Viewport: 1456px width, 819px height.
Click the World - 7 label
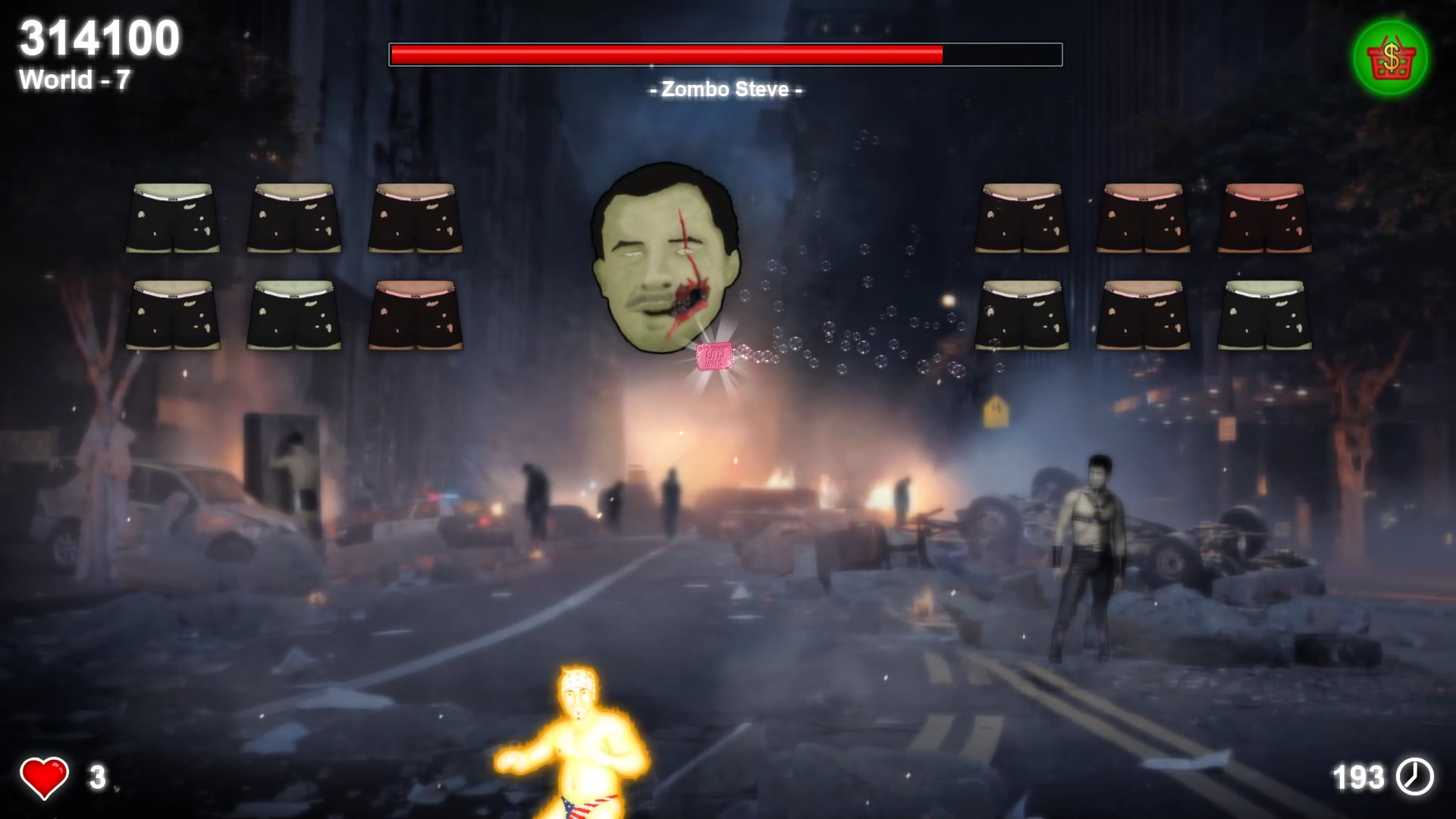click(x=74, y=80)
